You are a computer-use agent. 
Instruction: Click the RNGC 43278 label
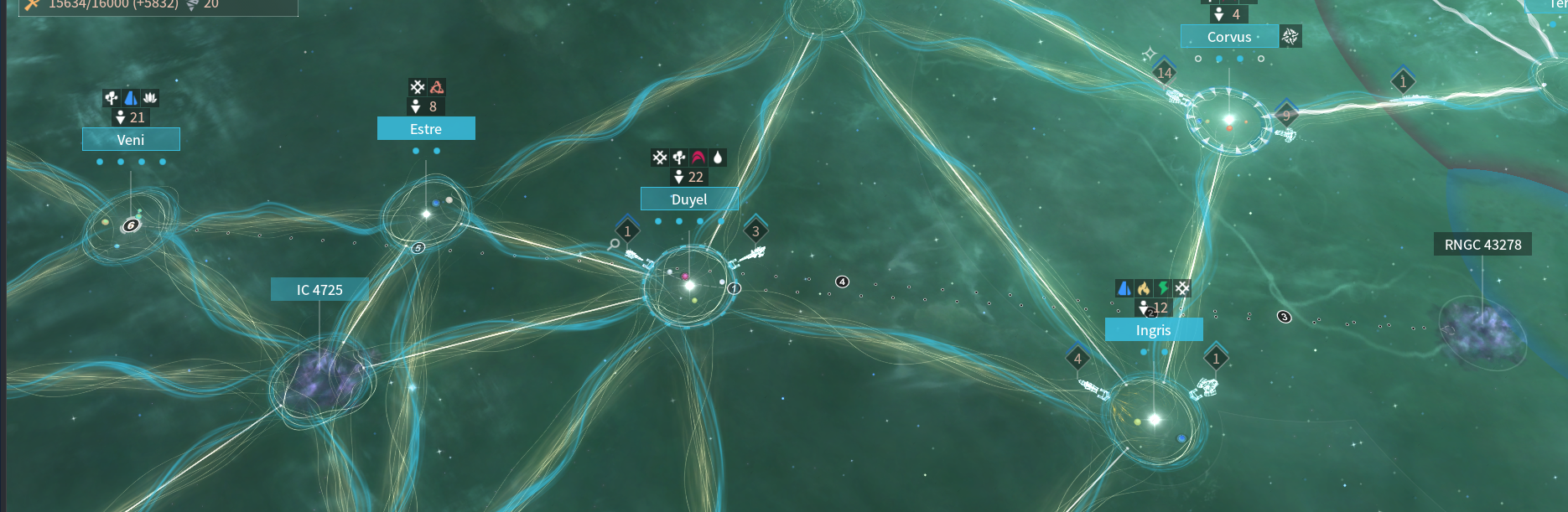point(1482,245)
